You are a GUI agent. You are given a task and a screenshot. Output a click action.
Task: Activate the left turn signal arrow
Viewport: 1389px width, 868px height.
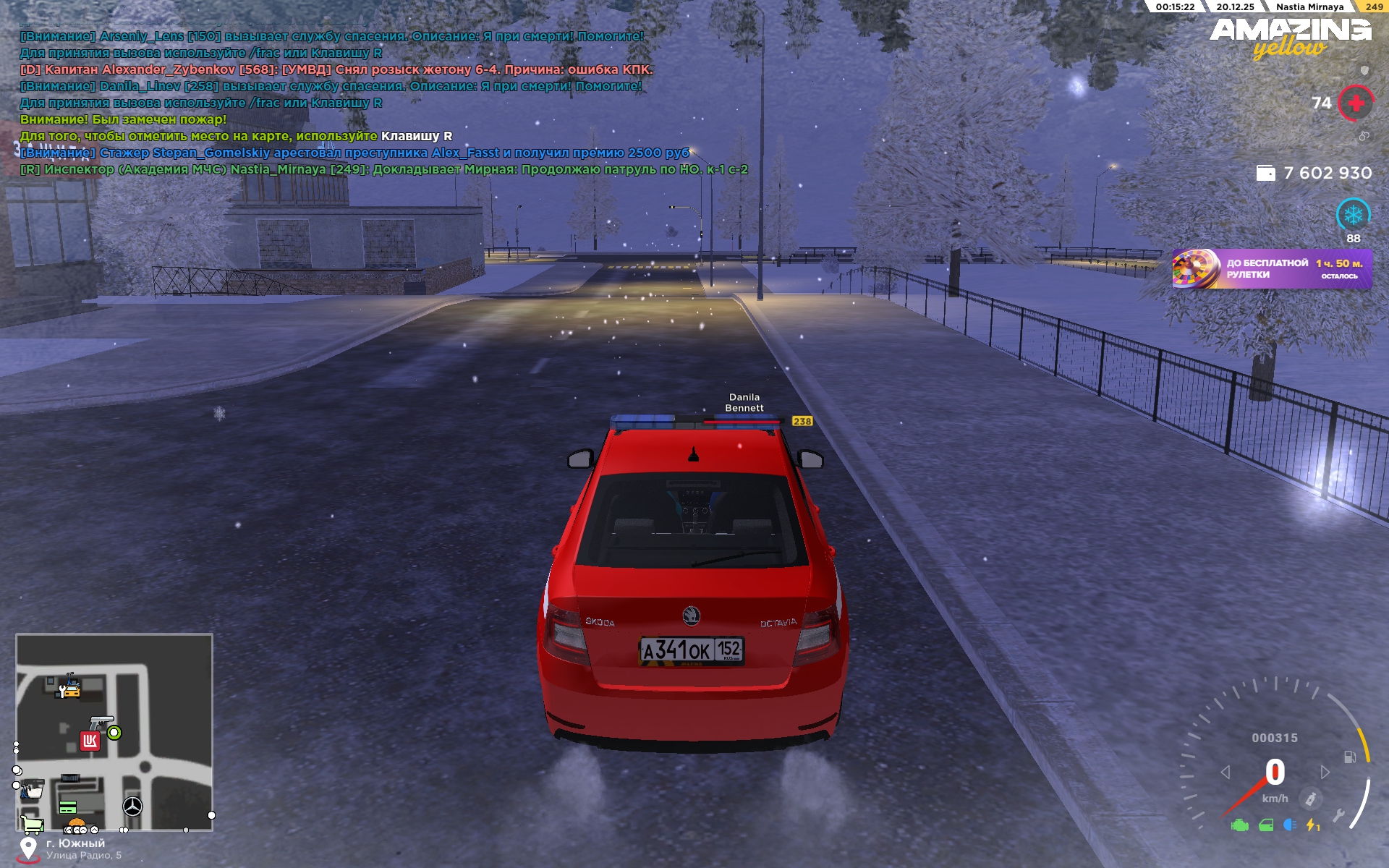[x=1226, y=773]
